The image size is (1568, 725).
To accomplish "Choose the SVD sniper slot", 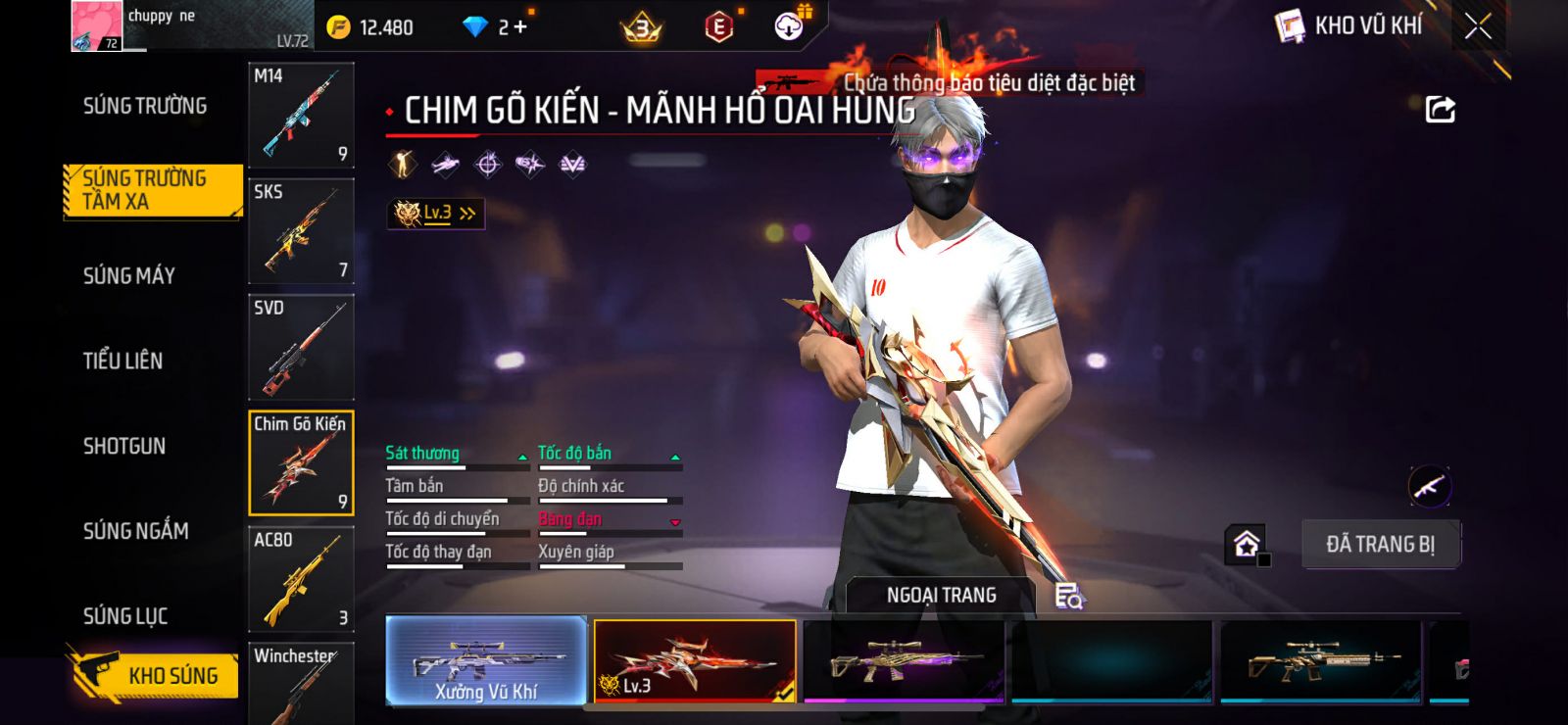I will (301, 347).
